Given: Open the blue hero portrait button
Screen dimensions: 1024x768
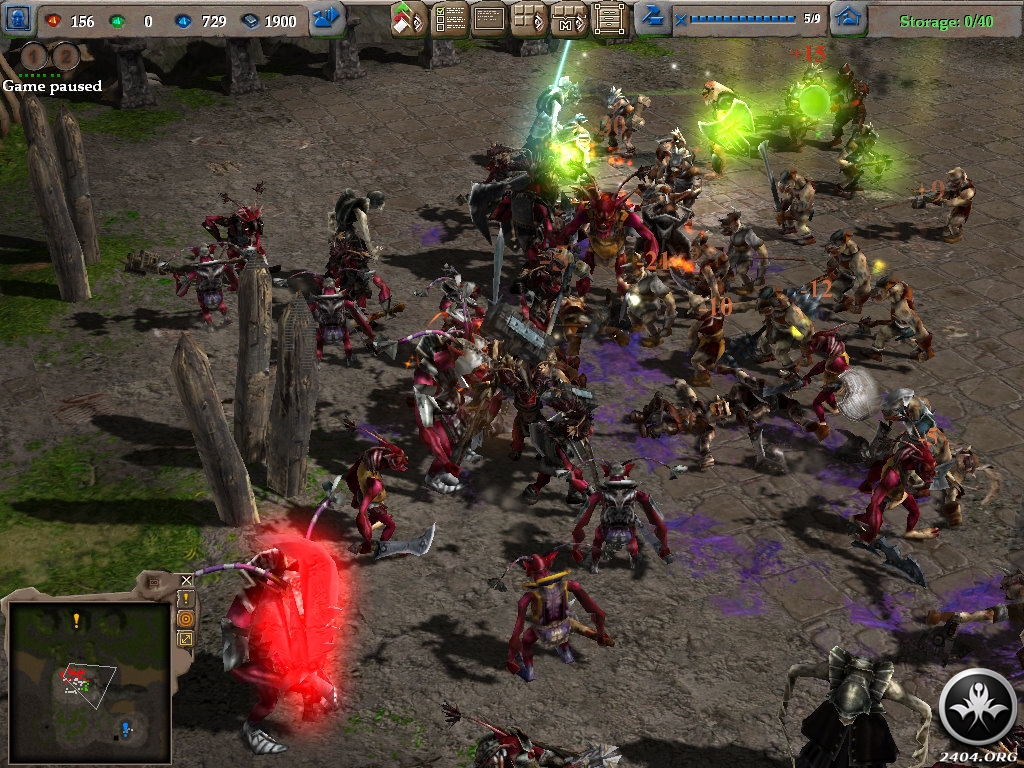Looking at the screenshot, I should tap(19, 19).
